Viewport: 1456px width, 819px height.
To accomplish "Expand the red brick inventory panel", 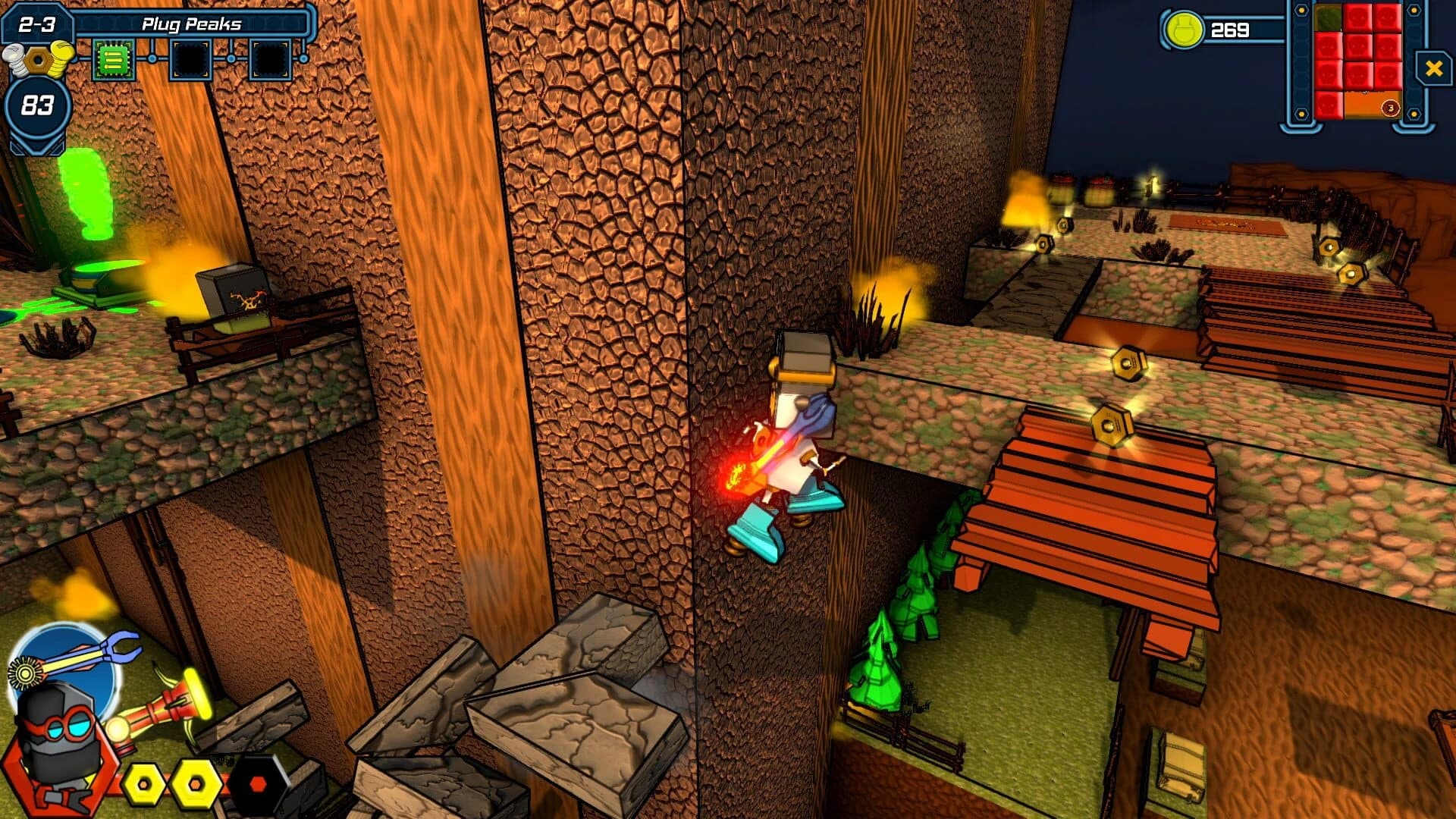I will click(x=1357, y=61).
